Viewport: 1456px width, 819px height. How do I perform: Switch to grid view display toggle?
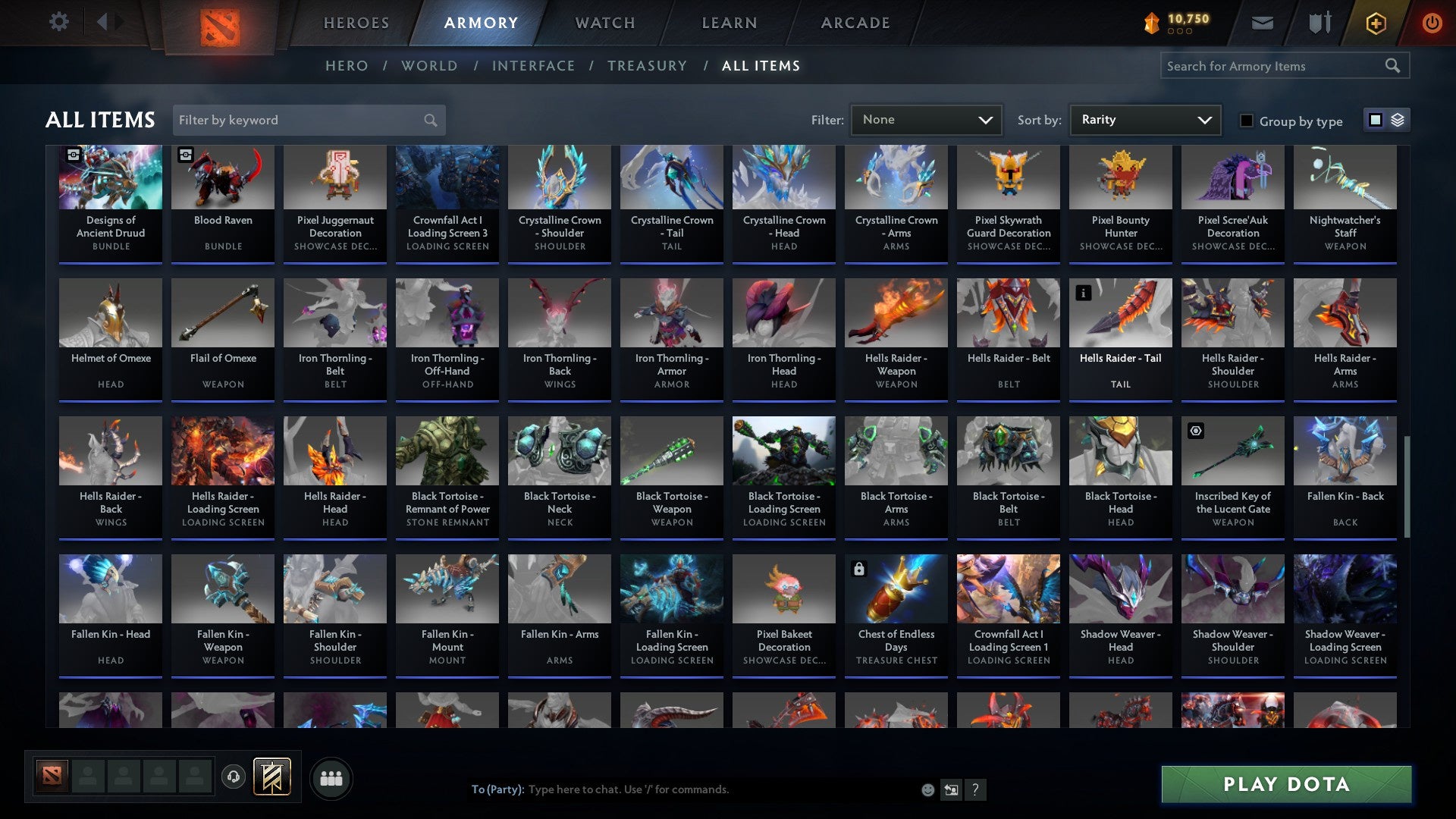point(1375,120)
